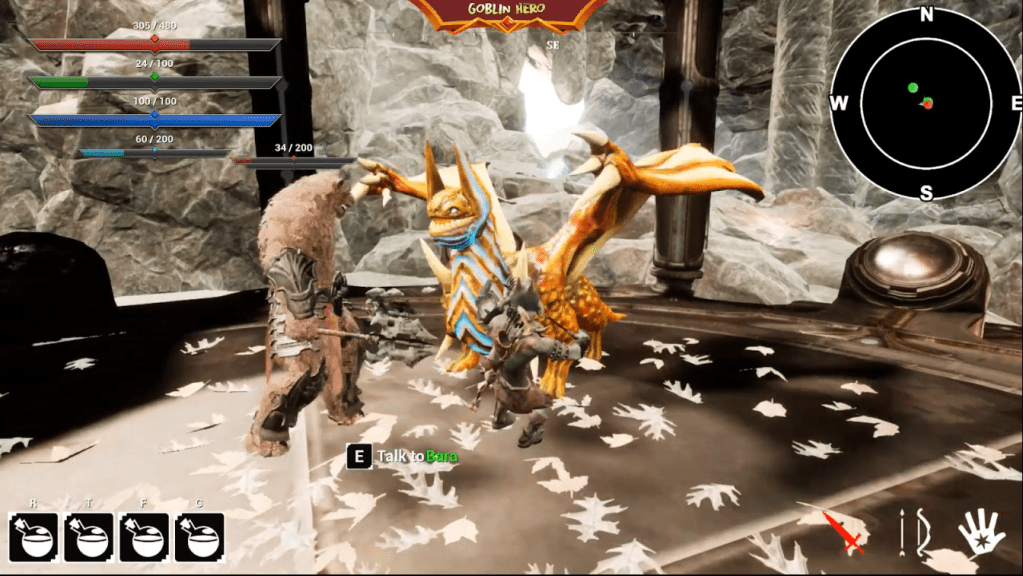Use the potion flask labeled T
1023x576 pixels.
[89, 537]
